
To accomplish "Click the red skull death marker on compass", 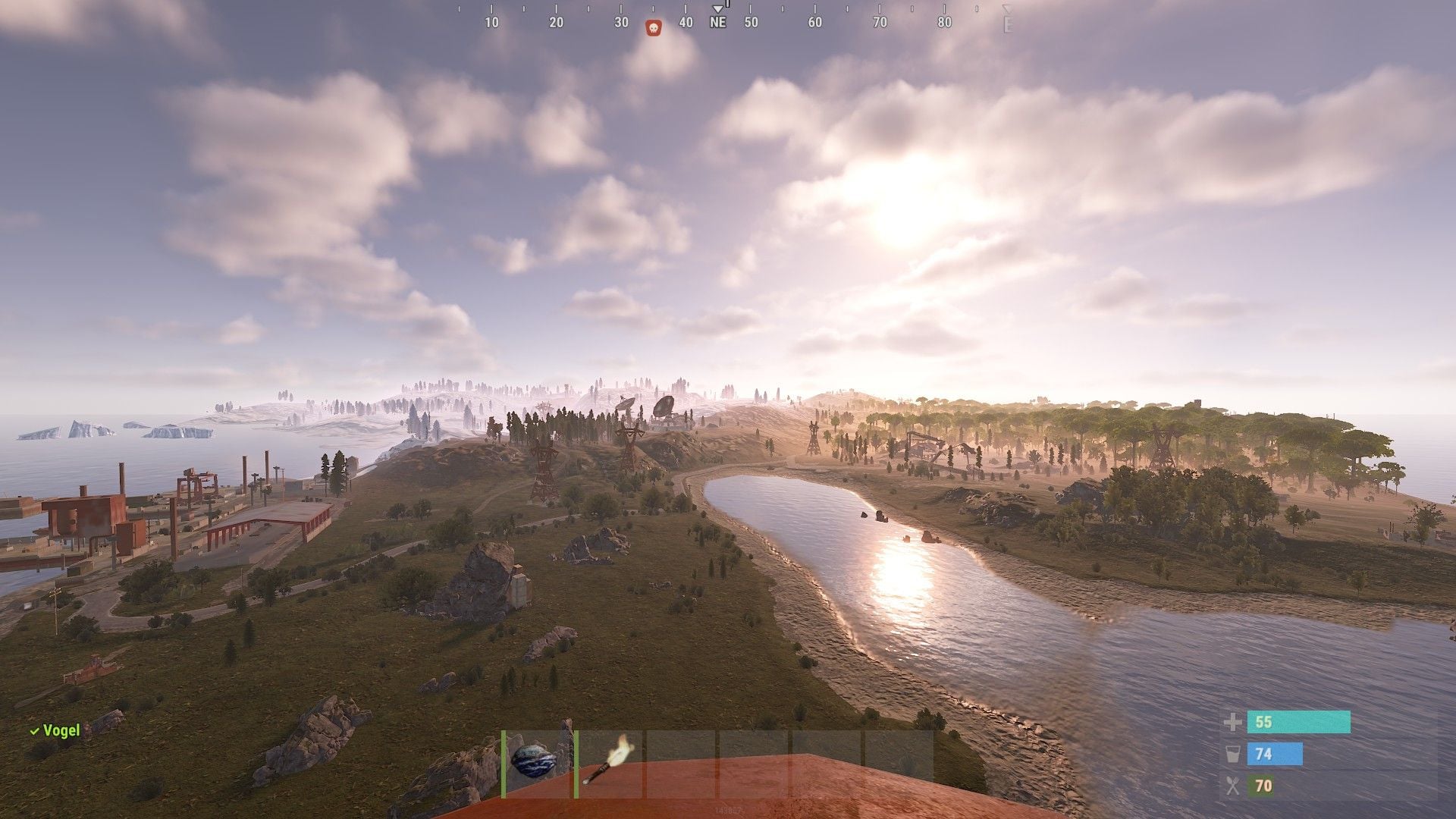I will (x=652, y=28).
